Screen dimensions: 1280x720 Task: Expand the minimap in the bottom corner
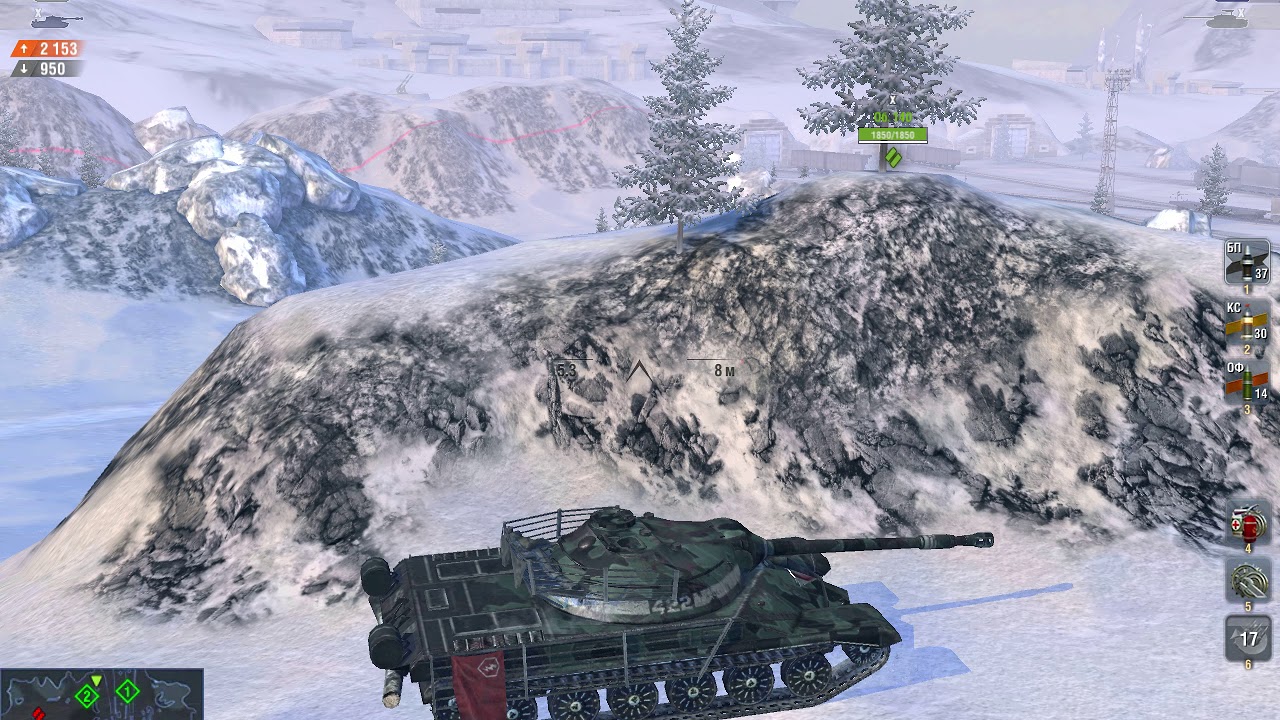[x=100, y=695]
